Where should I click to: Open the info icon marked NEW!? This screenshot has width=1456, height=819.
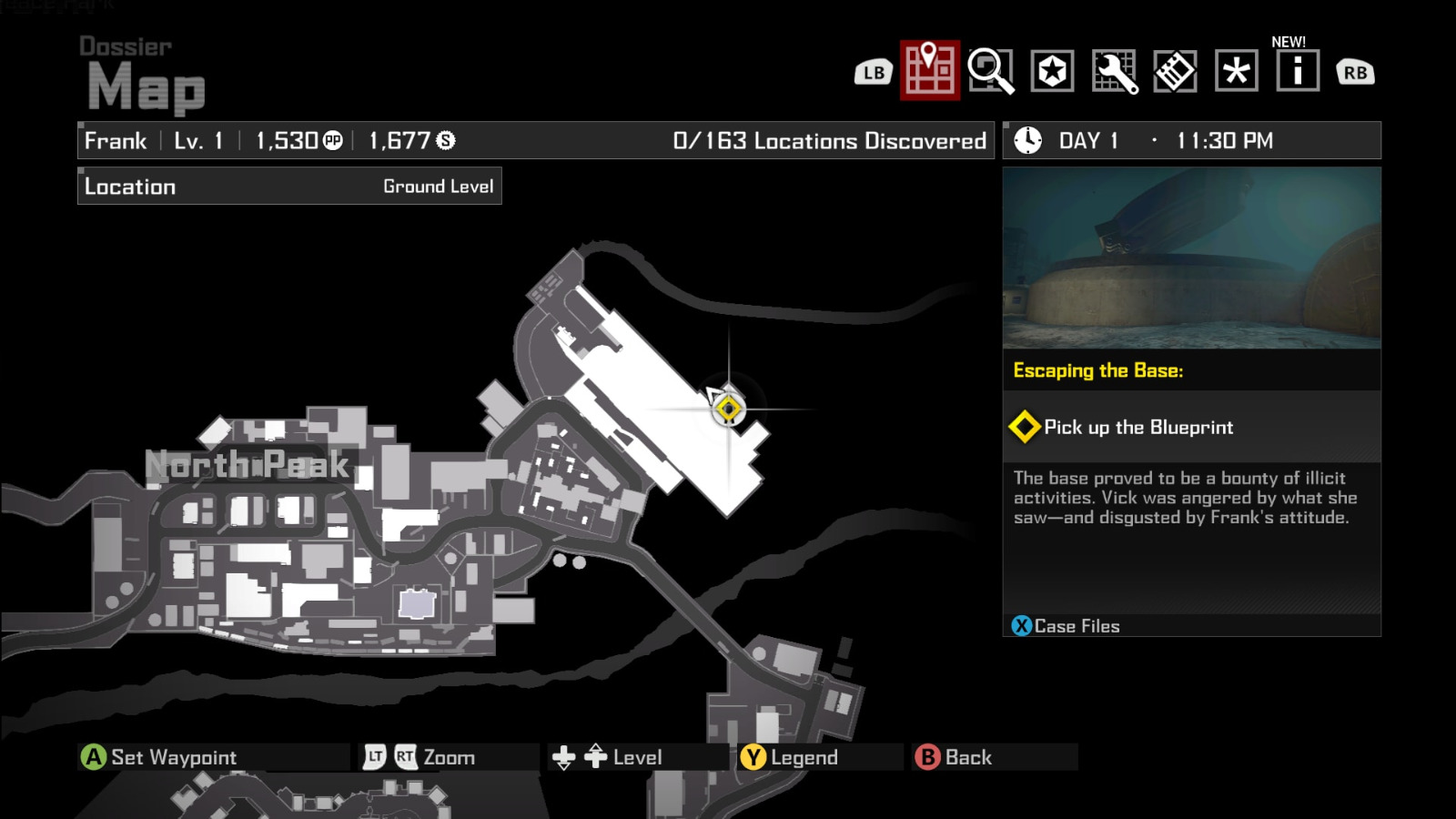tap(1296, 71)
